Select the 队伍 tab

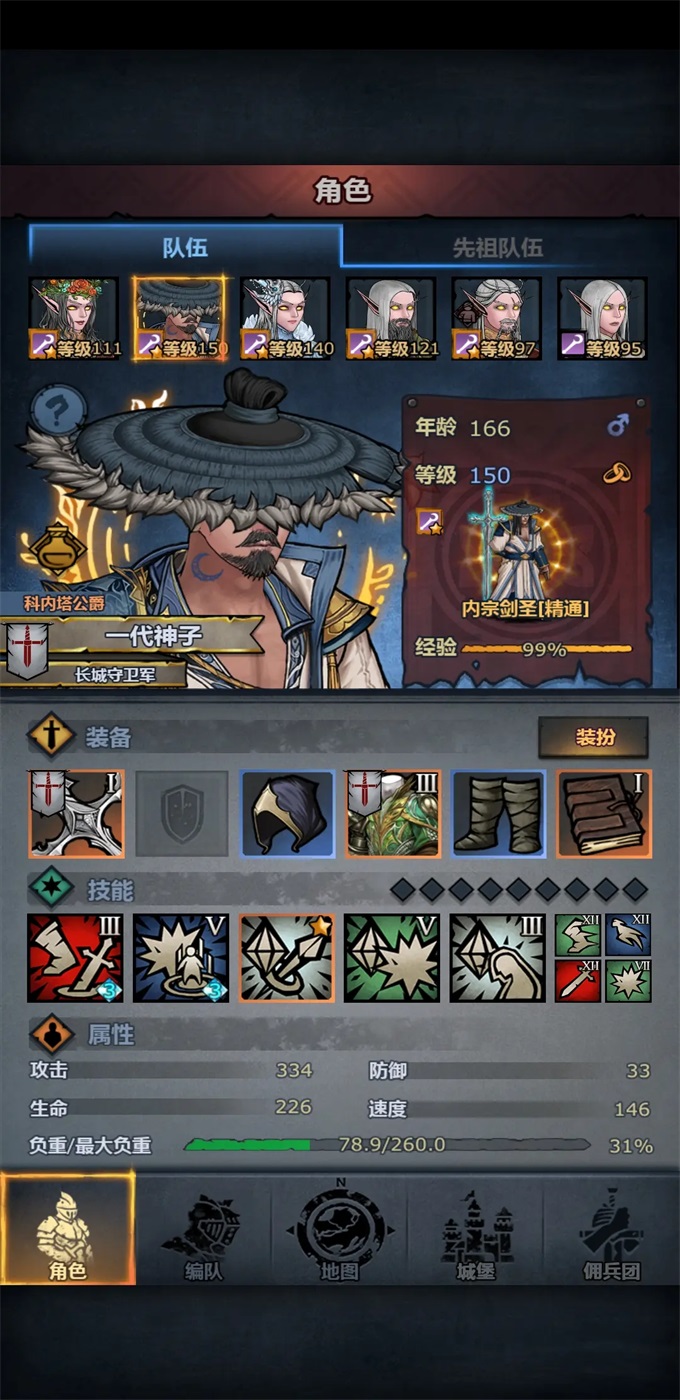pos(185,247)
